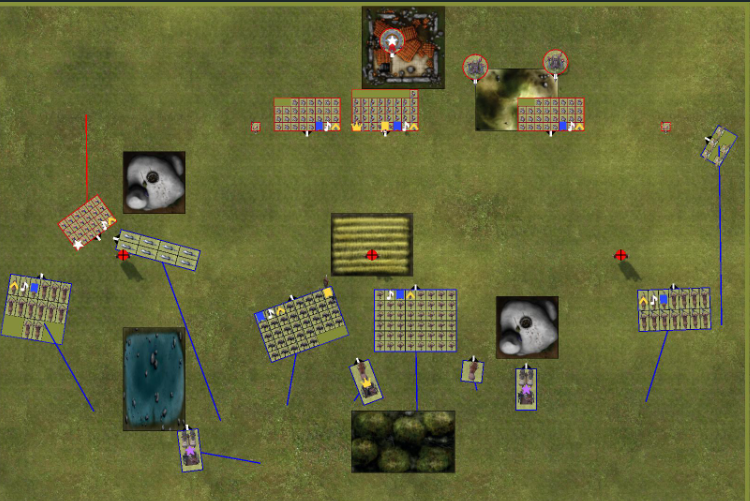The height and width of the screenshot is (501, 750).
Task: Pick the red regiment bearing gold crown icons
Action: 385,111
